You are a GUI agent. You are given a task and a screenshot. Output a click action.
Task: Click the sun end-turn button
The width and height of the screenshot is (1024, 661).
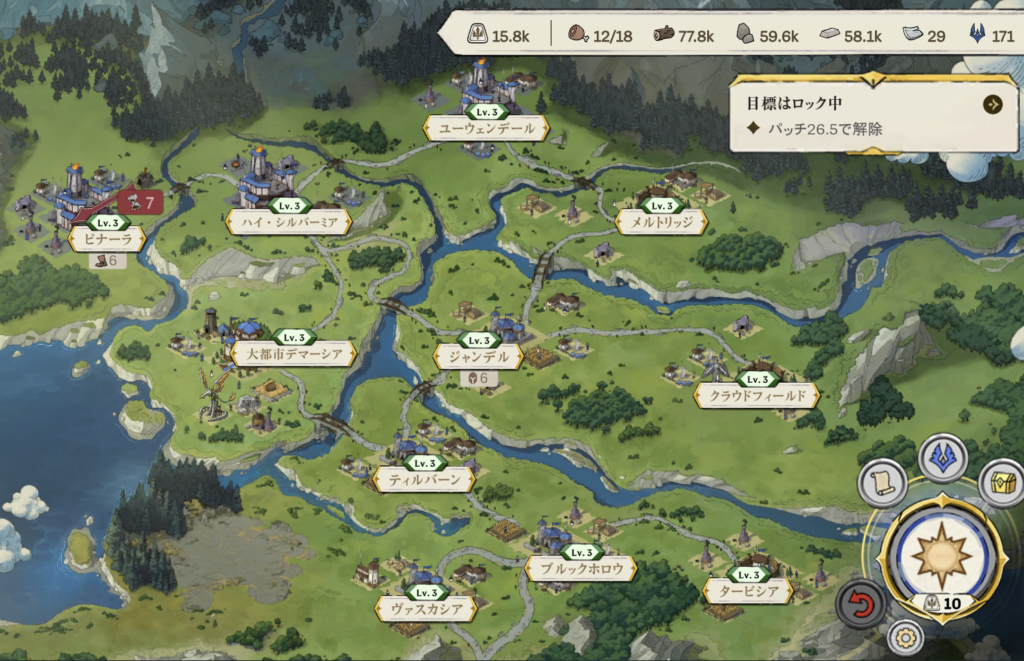click(x=940, y=556)
